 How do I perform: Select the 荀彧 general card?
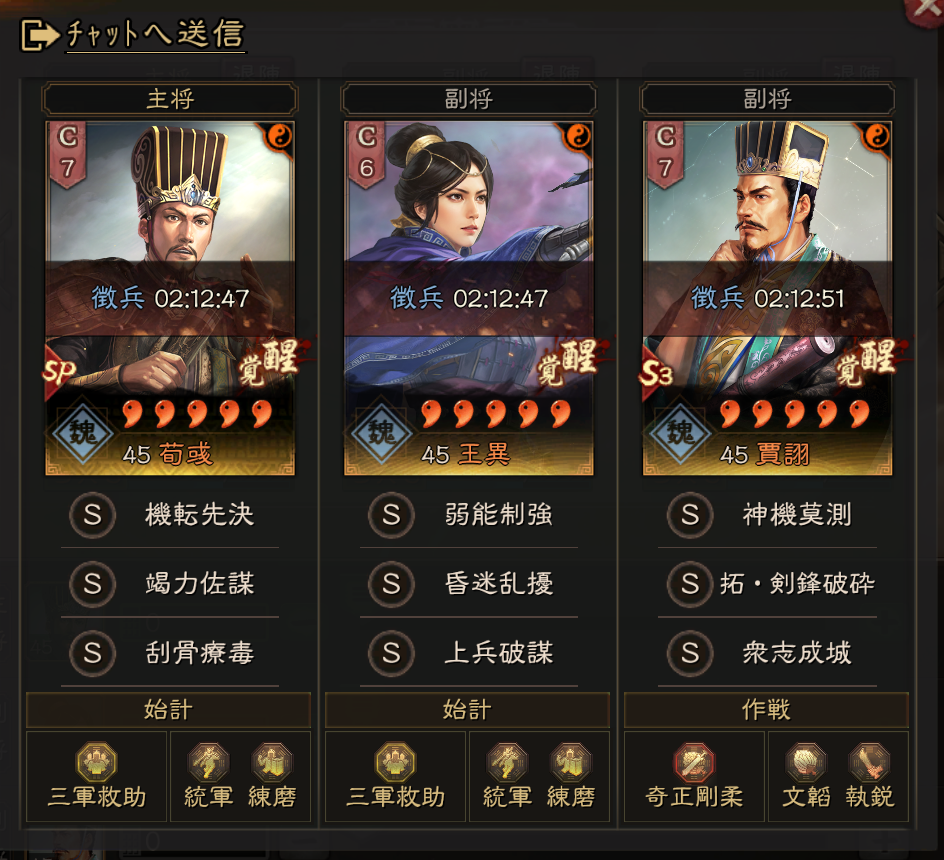pyautogui.click(x=170, y=297)
